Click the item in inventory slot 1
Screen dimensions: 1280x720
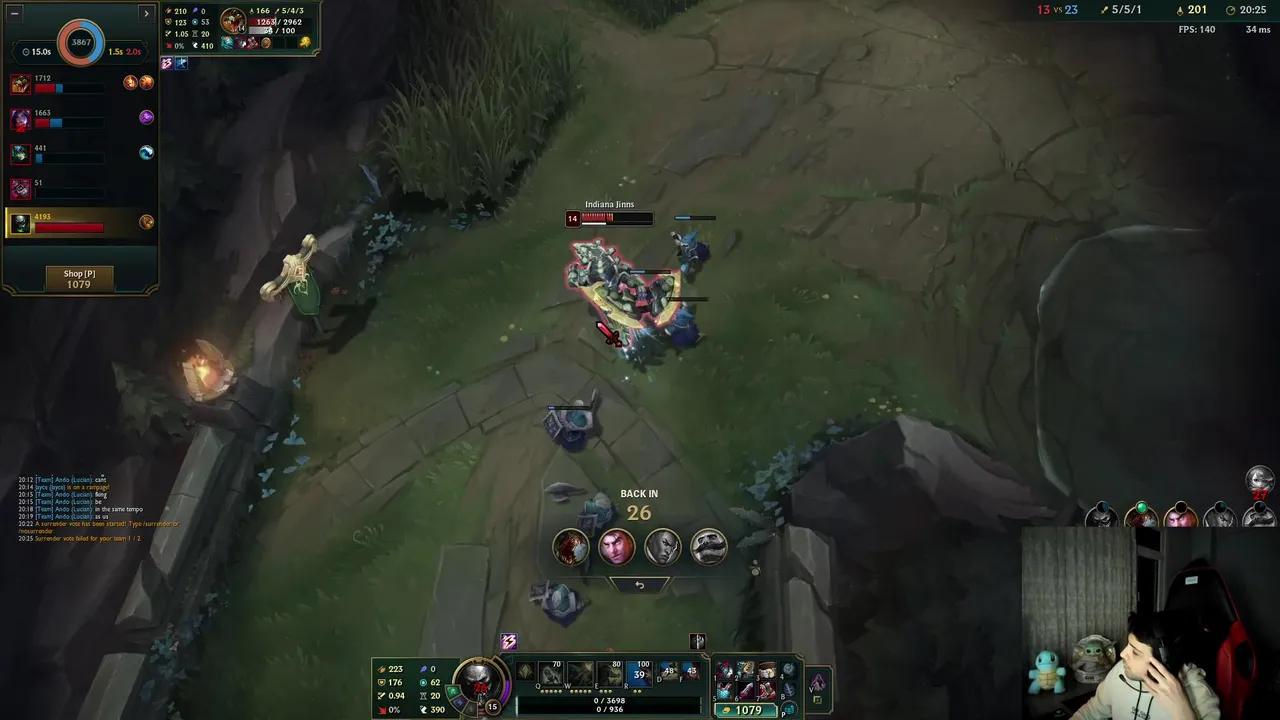click(723, 670)
